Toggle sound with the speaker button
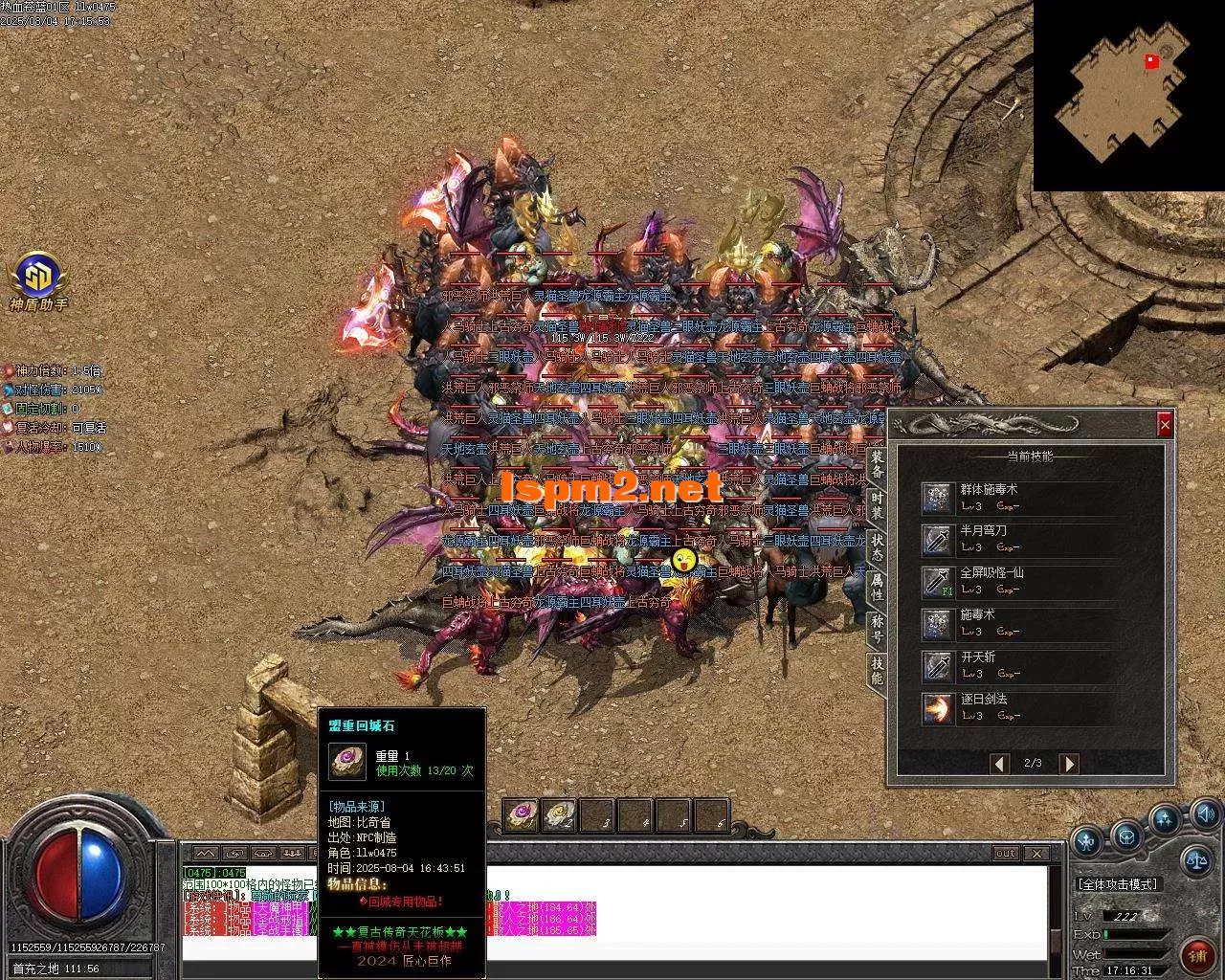This screenshot has height=980, width=1225. pyautogui.click(x=1204, y=814)
